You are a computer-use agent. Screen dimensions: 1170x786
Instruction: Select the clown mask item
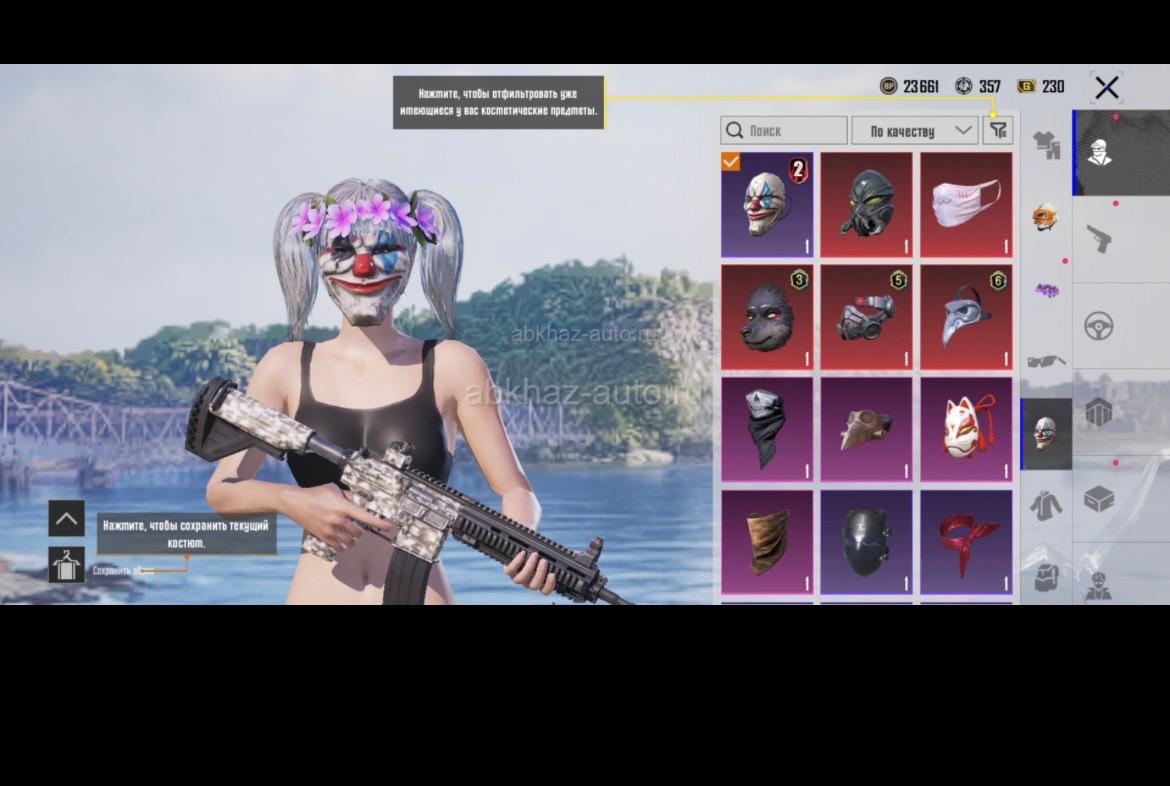[767, 204]
